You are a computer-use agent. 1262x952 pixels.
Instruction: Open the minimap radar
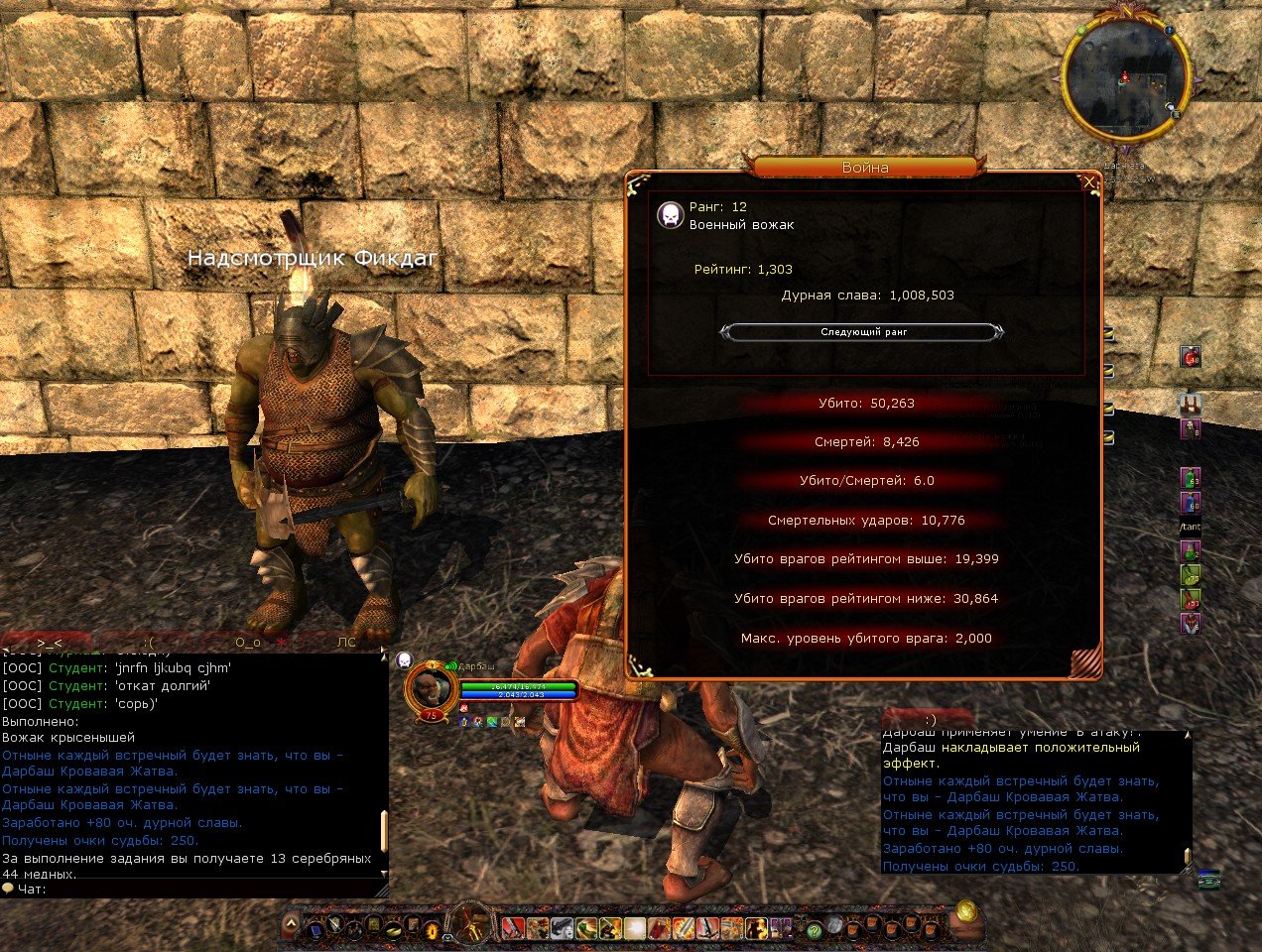[x=1125, y=76]
